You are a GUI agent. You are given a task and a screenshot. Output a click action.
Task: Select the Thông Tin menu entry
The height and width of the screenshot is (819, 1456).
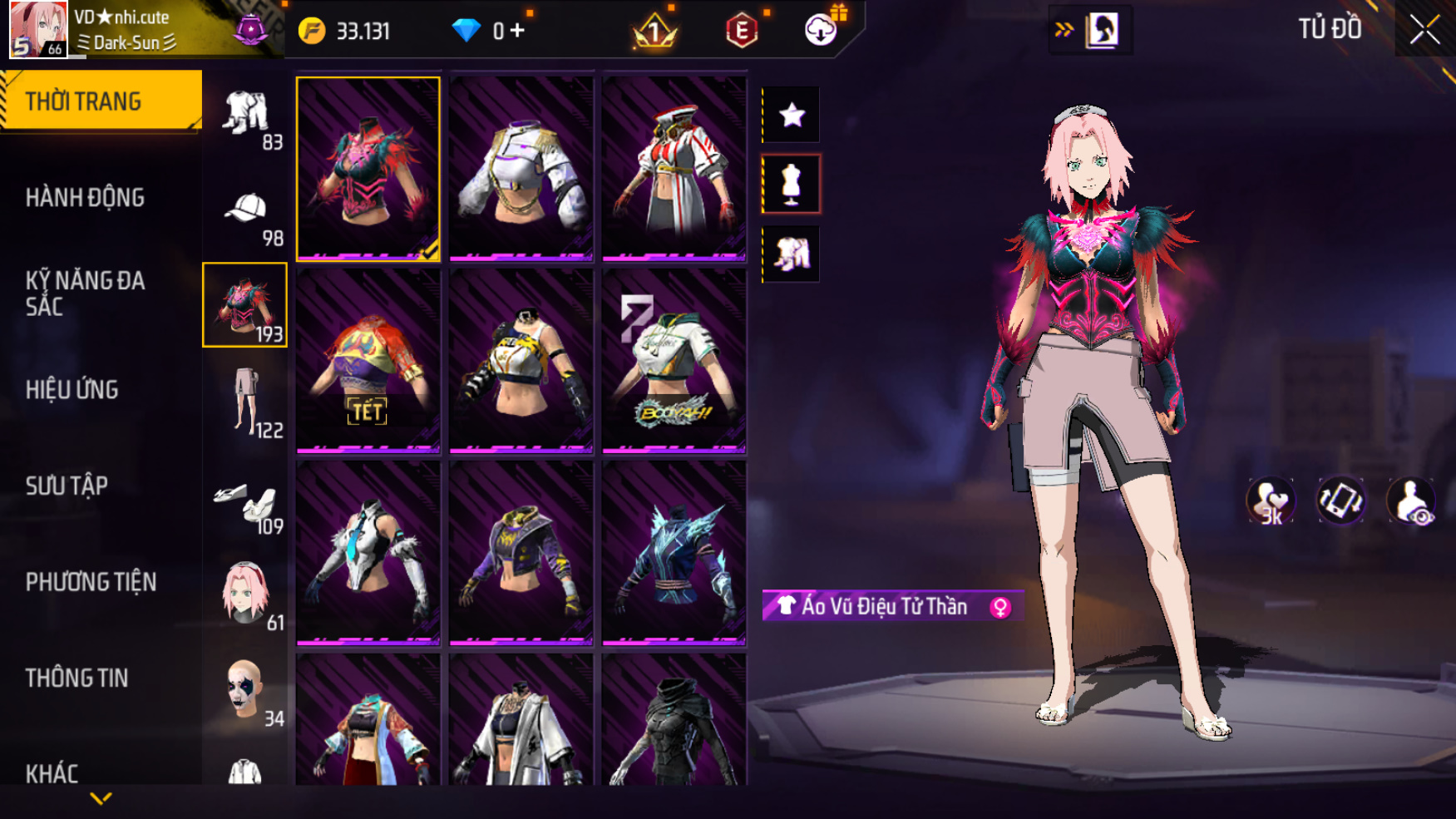(77, 678)
